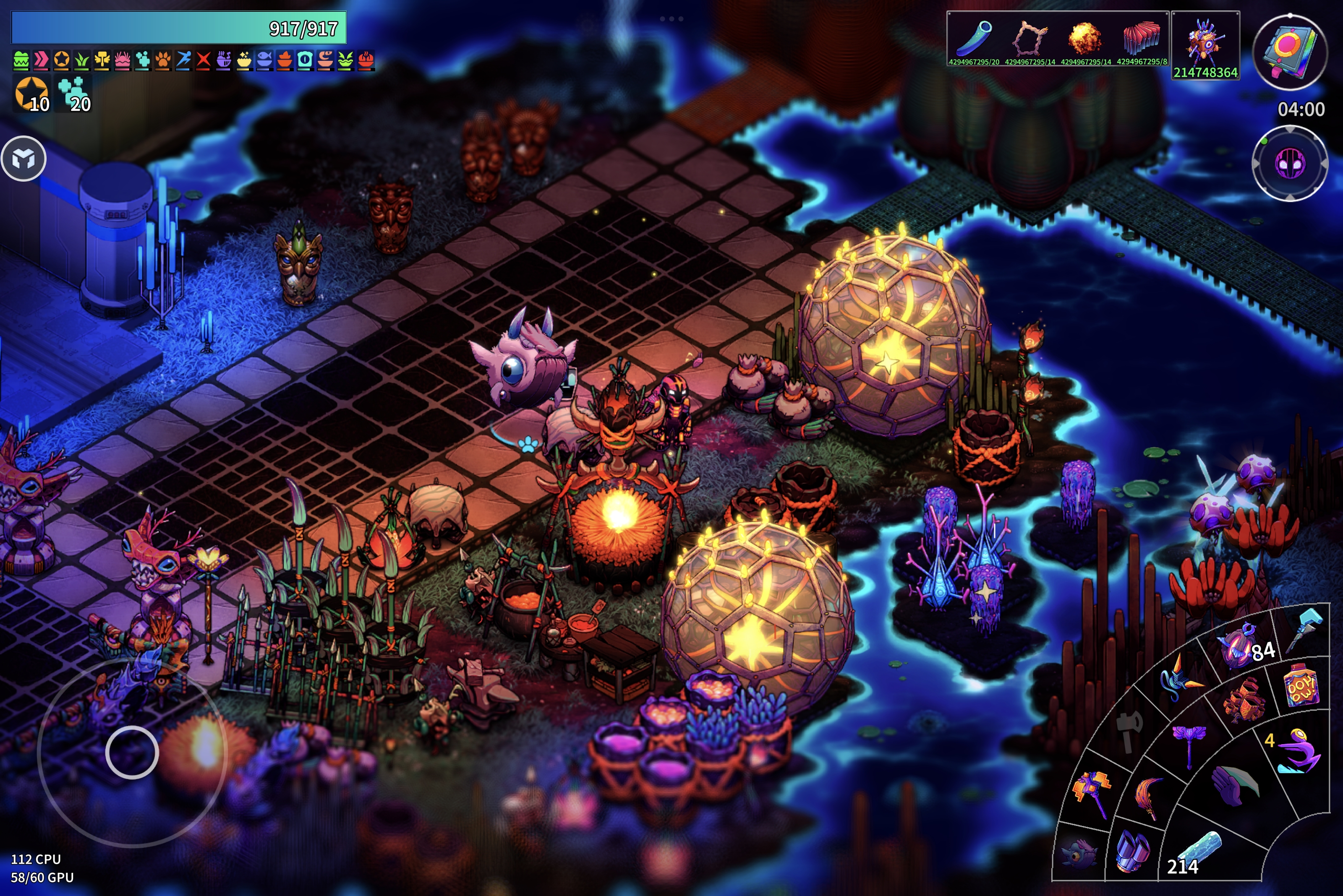Toggle build mode with the cube button

pos(24,158)
